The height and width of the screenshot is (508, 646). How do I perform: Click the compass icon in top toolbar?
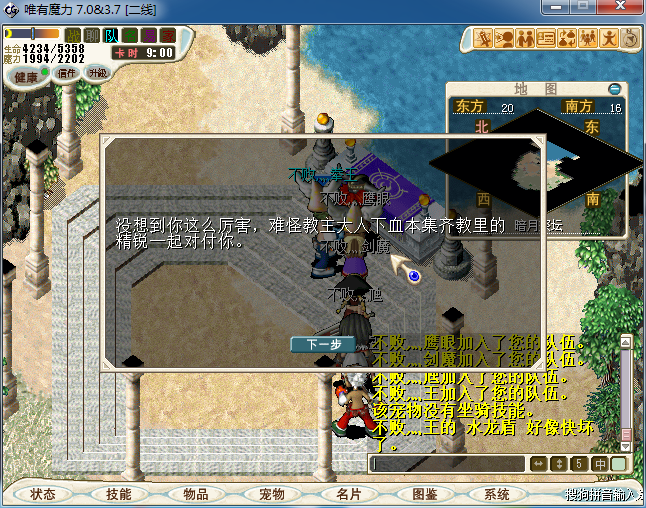(631, 39)
